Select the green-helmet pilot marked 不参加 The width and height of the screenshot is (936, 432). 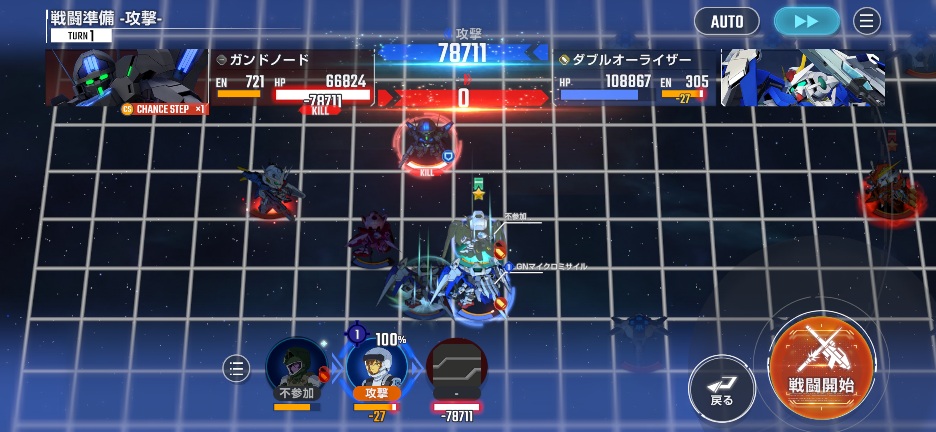tap(296, 370)
